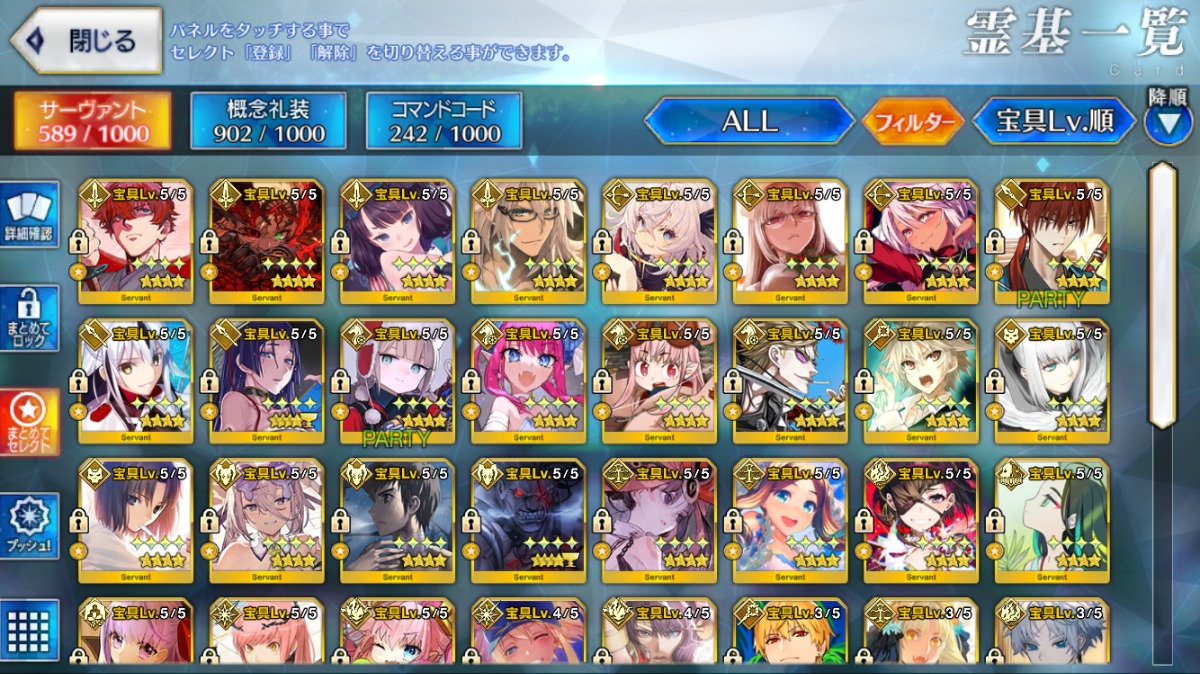The height and width of the screenshot is (674, 1200).
Task: Close the card list with 閉じる button
Action: [87, 40]
